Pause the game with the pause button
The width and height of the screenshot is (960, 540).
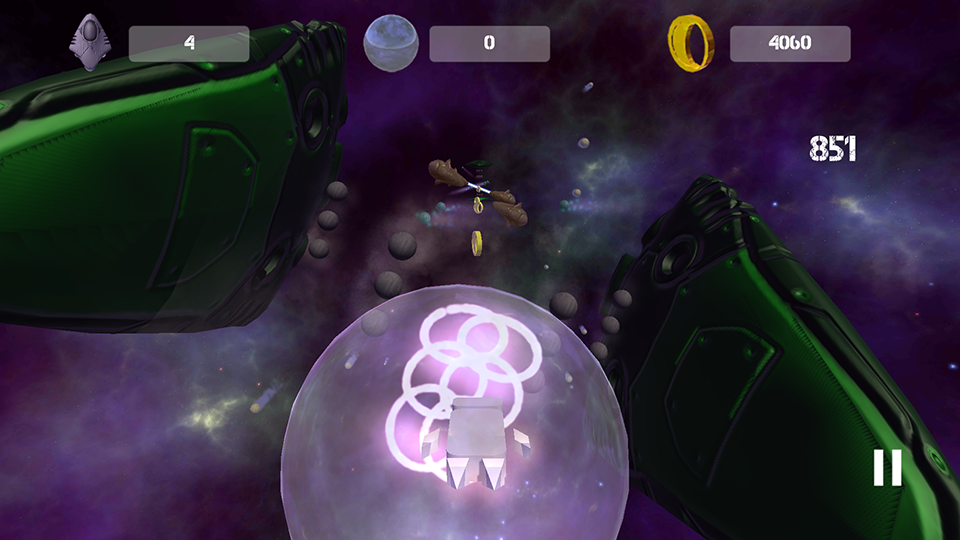887,468
